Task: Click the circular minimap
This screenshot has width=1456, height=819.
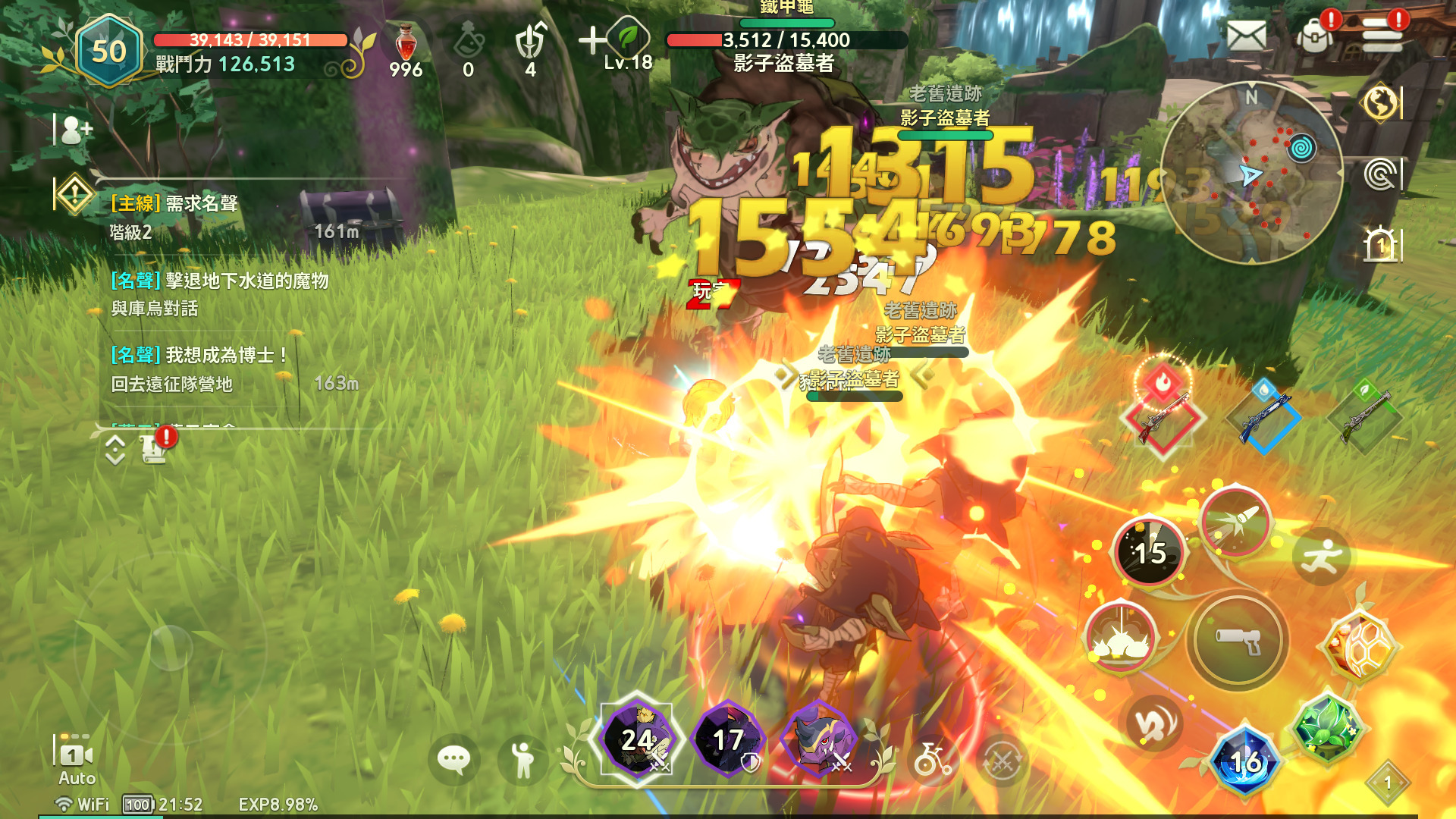Action: [x=1251, y=173]
